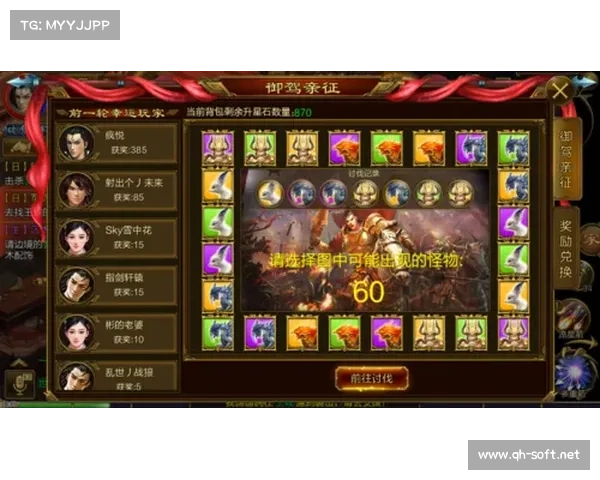Tap the microphone voice chat button
Viewport: 600px width, 480px height.
(x=18, y=383)
